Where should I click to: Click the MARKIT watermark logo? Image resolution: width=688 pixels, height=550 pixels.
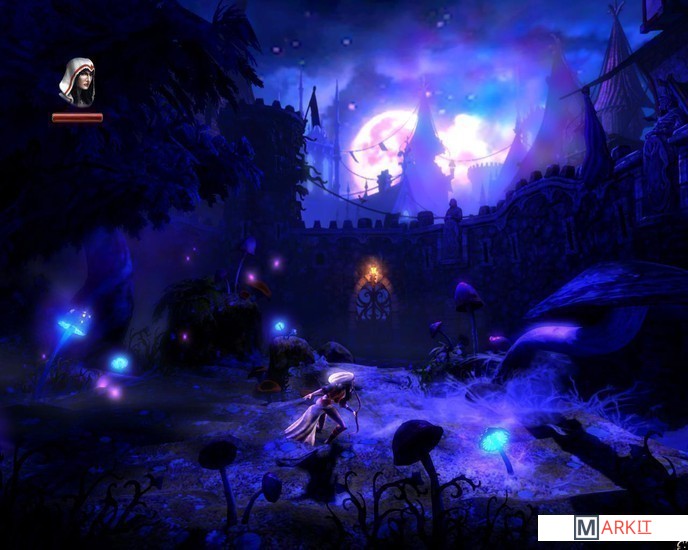coord(612,528)
